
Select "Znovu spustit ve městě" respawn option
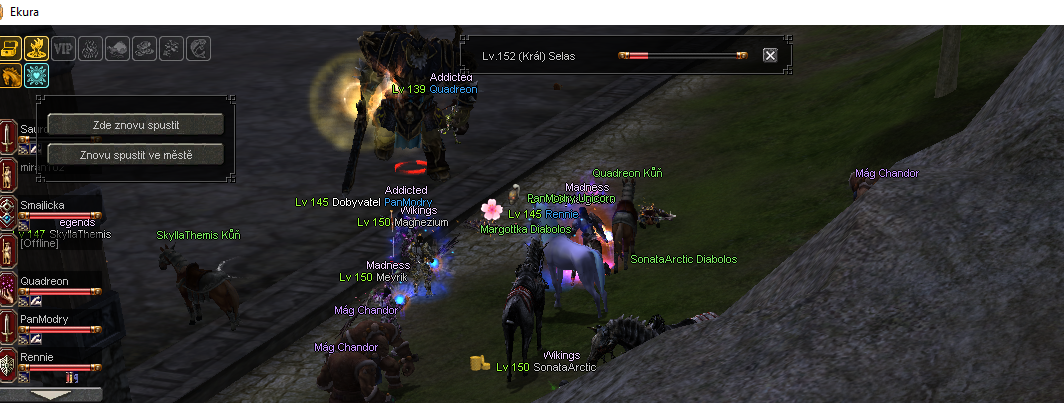coord(135,155)
